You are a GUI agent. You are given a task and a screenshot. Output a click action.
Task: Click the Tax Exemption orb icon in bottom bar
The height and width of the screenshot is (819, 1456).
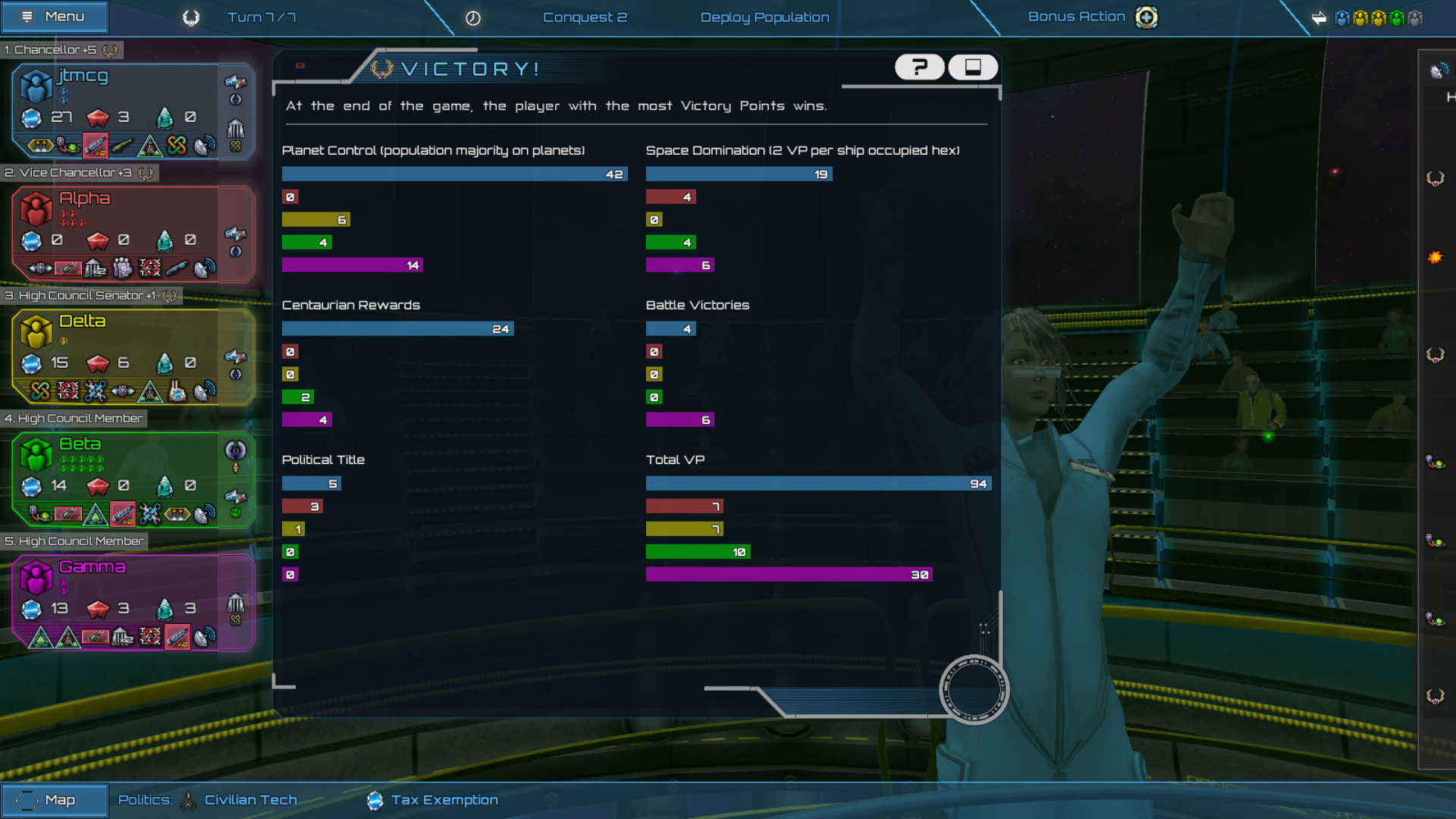click(x=375, y=799)
